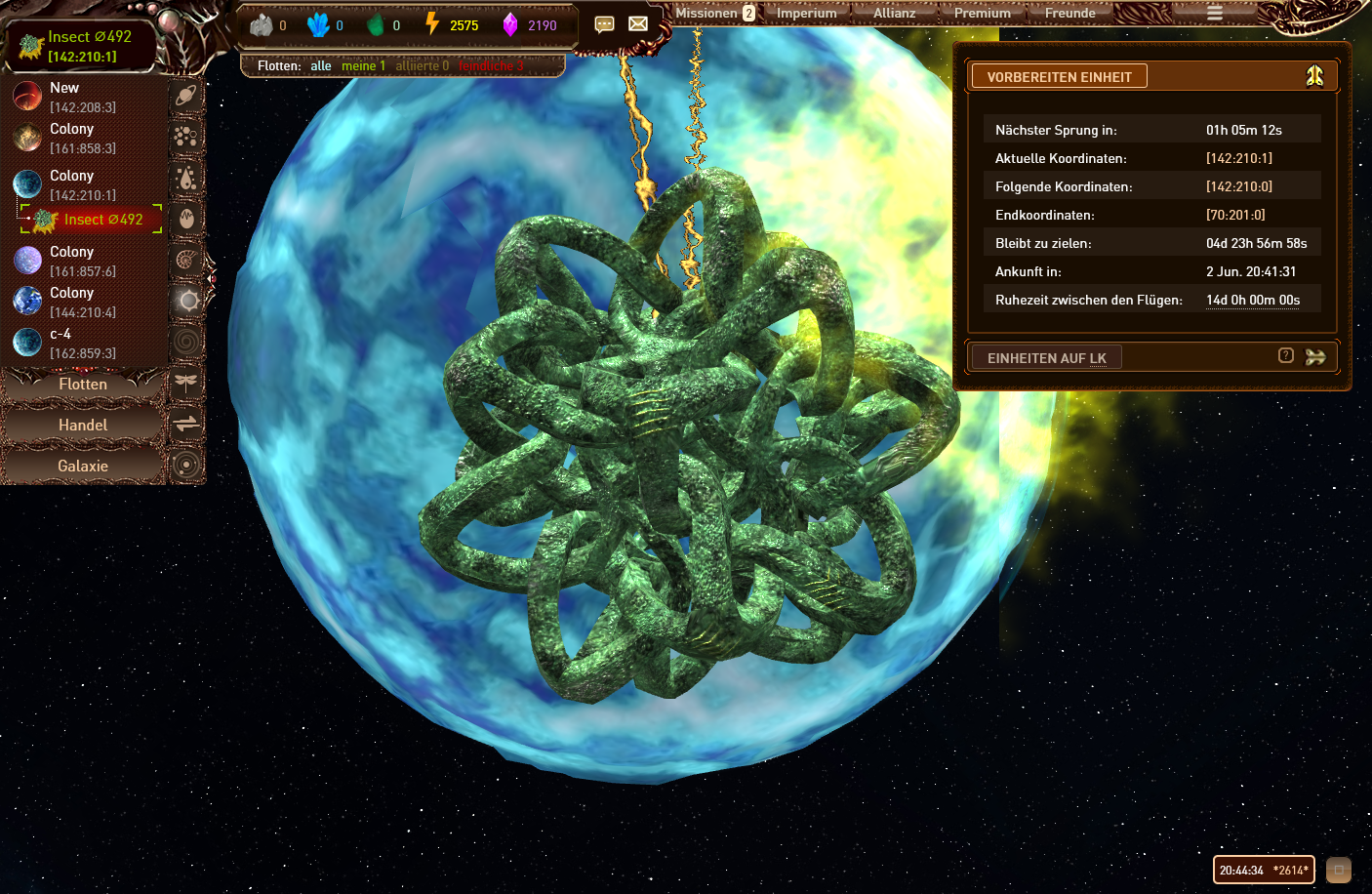Open the hamburger options menu

pyautogui.click(x=1214, y=14)
